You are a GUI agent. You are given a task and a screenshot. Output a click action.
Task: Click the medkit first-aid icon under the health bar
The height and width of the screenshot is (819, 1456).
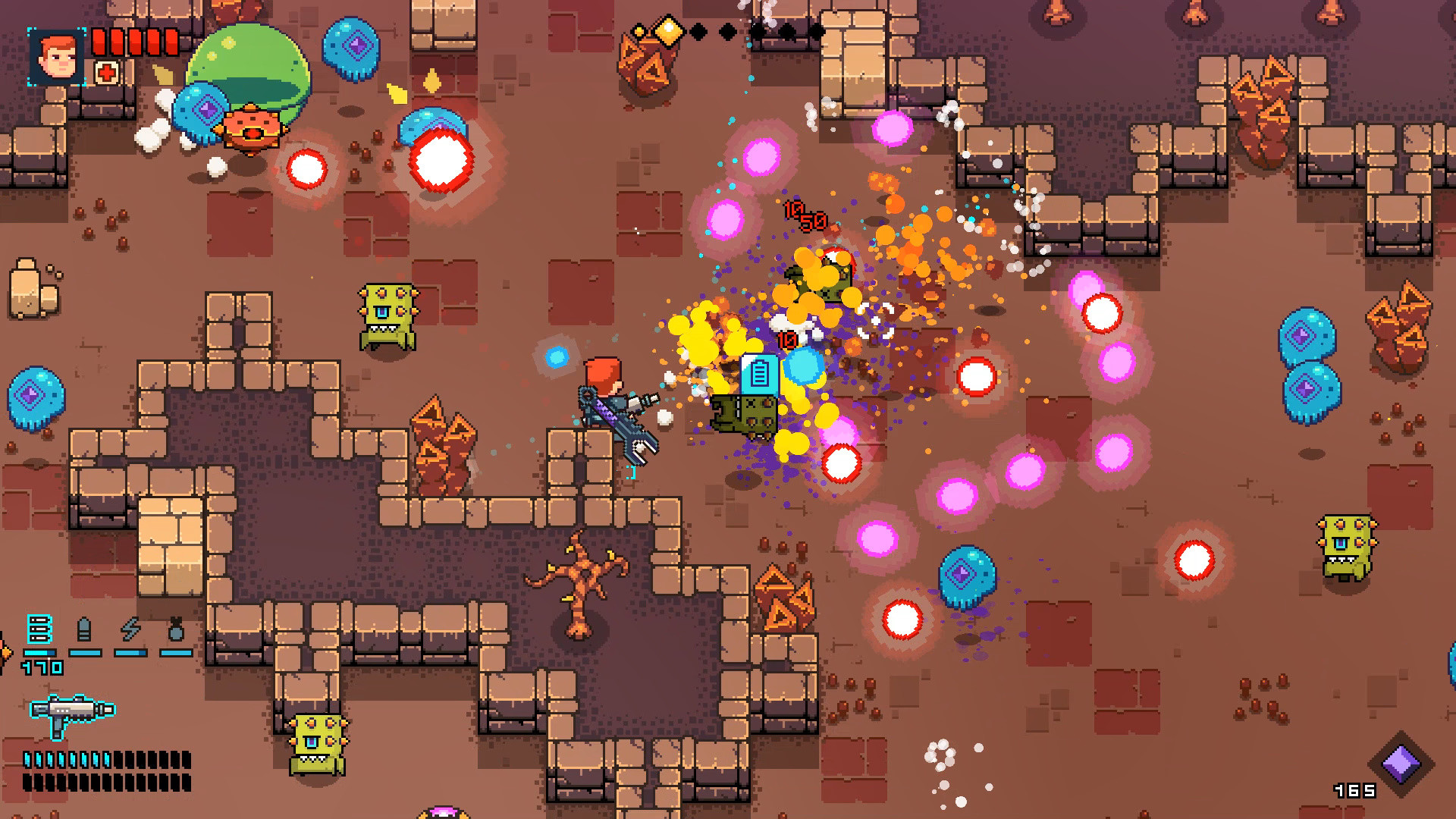coord(107,73)
